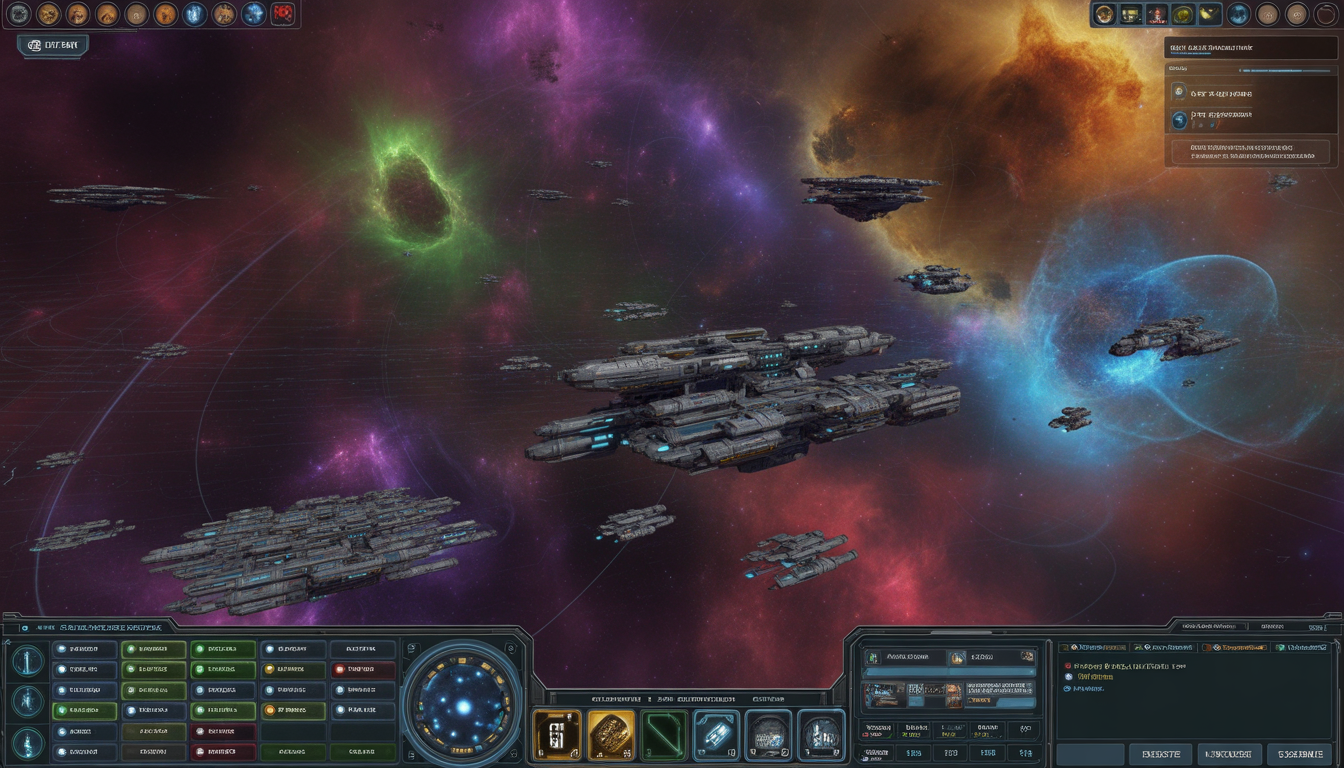Toggle the green highlighted ability in bottom-left grid
The image size is (1344, 768).
point(83,710)
